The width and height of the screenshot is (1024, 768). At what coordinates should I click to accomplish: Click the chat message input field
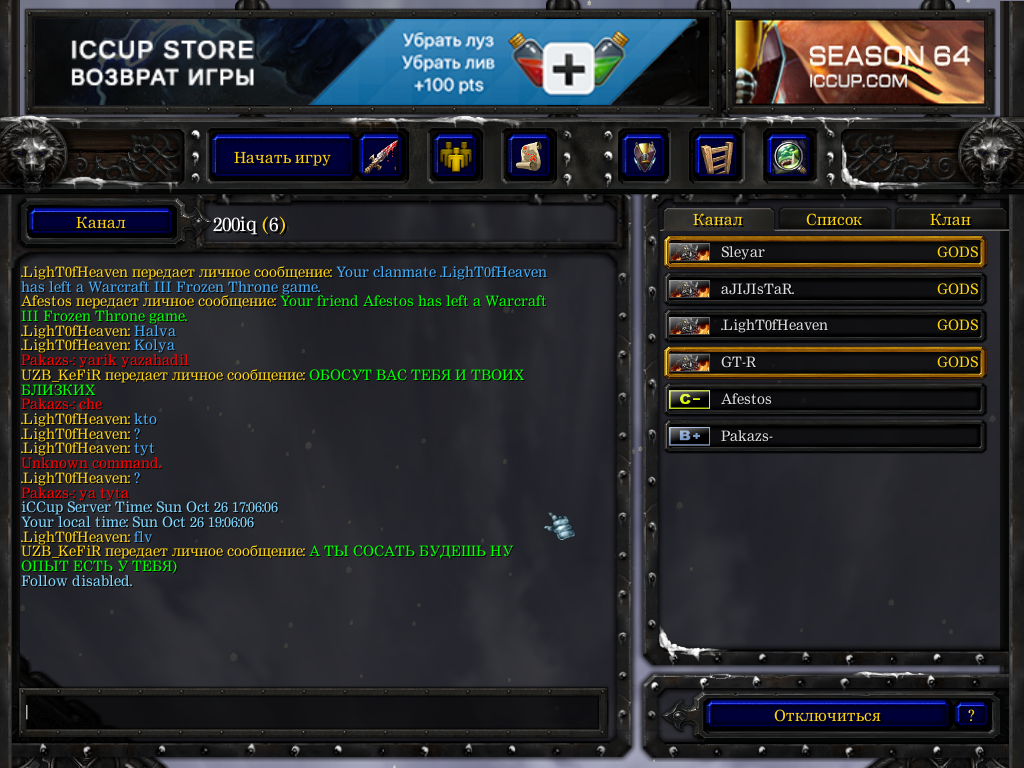310,712
